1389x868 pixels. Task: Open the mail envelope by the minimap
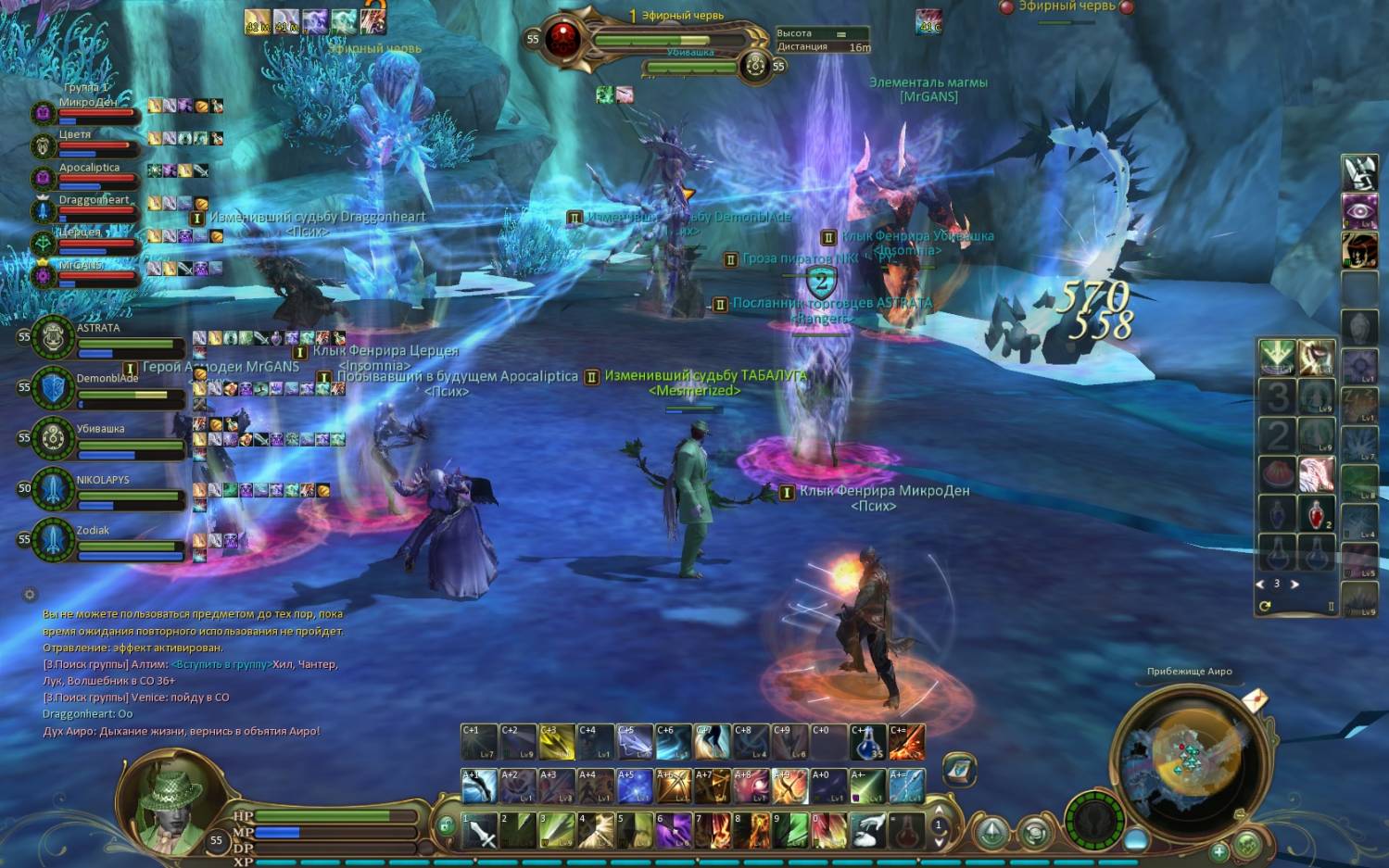click(1254, 699)
